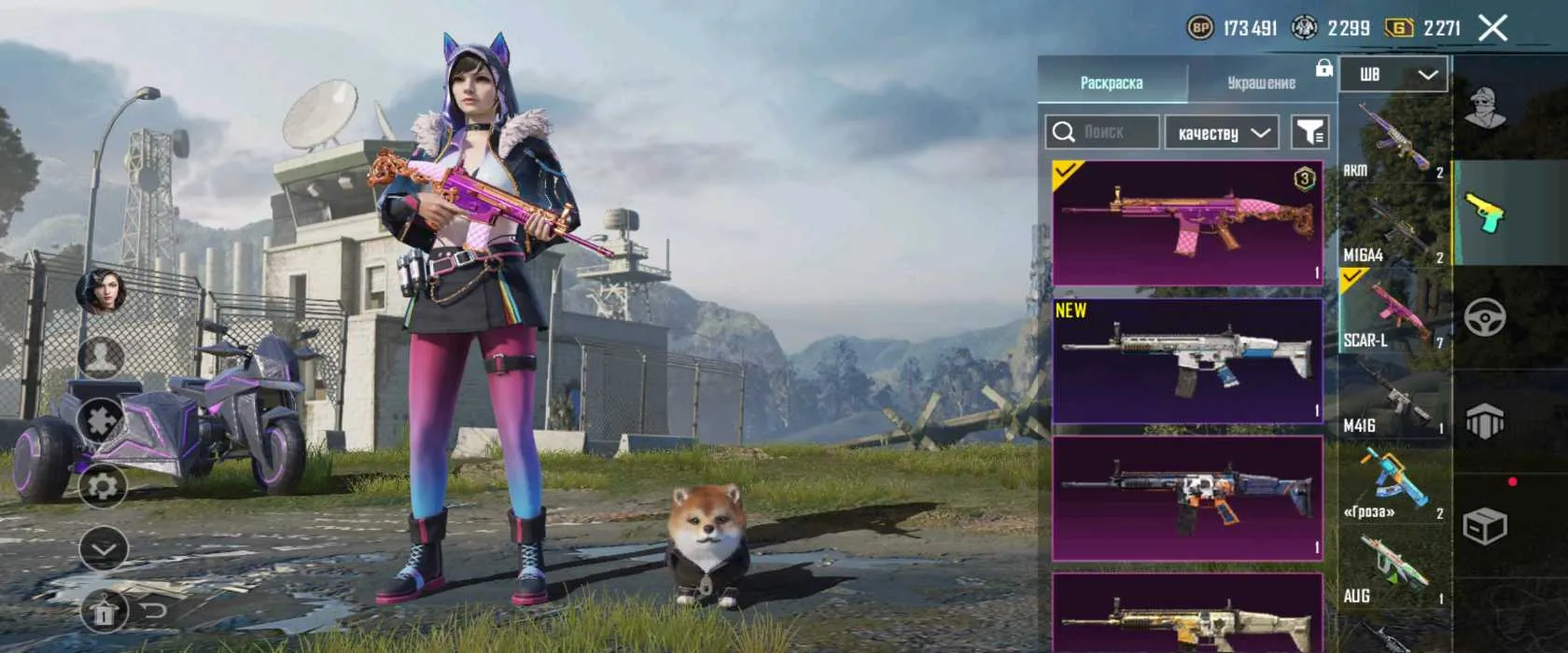
Task: Select AKM in the weapon list
Action: point(1393,140)
